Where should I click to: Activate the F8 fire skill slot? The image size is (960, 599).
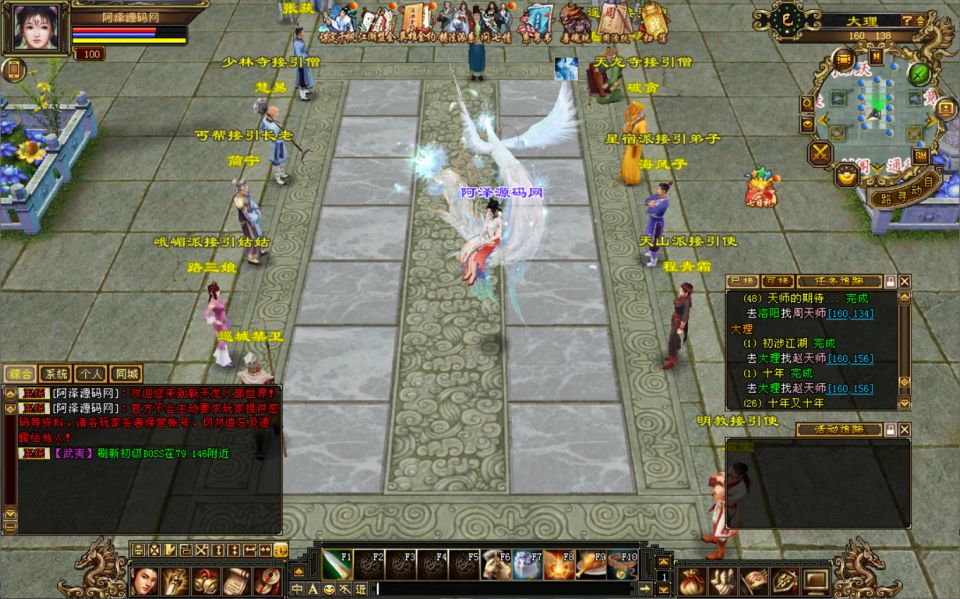pos(561,565)
